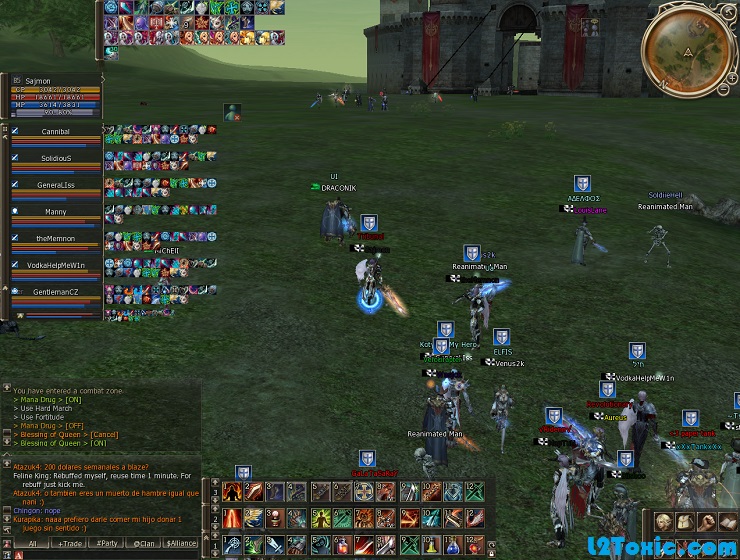Choose party member GeneraLIss in the list
The width and height of the screenshot is (740, 560).
click(55, 185)
